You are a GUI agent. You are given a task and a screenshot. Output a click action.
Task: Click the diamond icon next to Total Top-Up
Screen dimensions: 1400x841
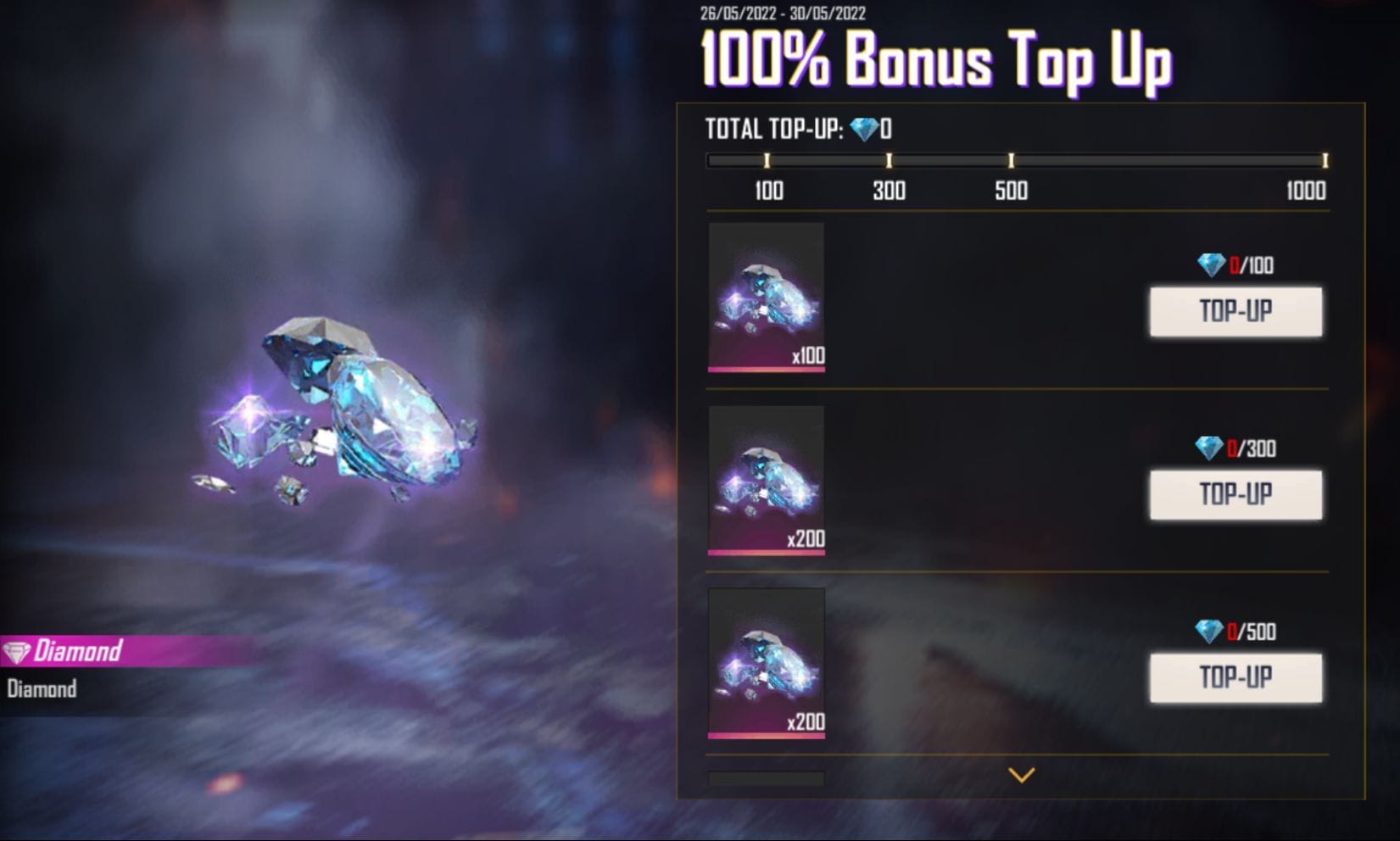click(x=865, y=130)
